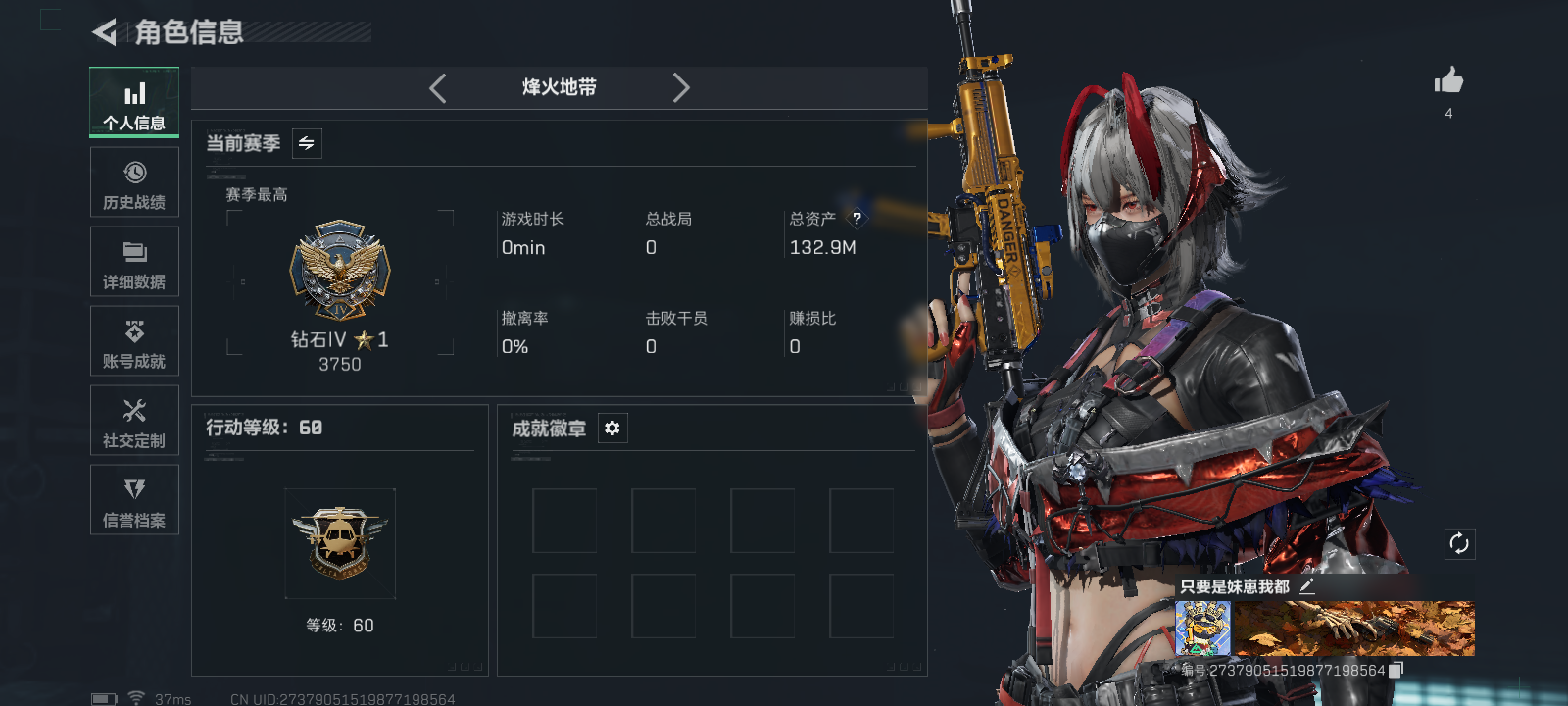Click the 烽火地带 mode title
Viewport: 1568px width, 706px height.
coord(558,88)
